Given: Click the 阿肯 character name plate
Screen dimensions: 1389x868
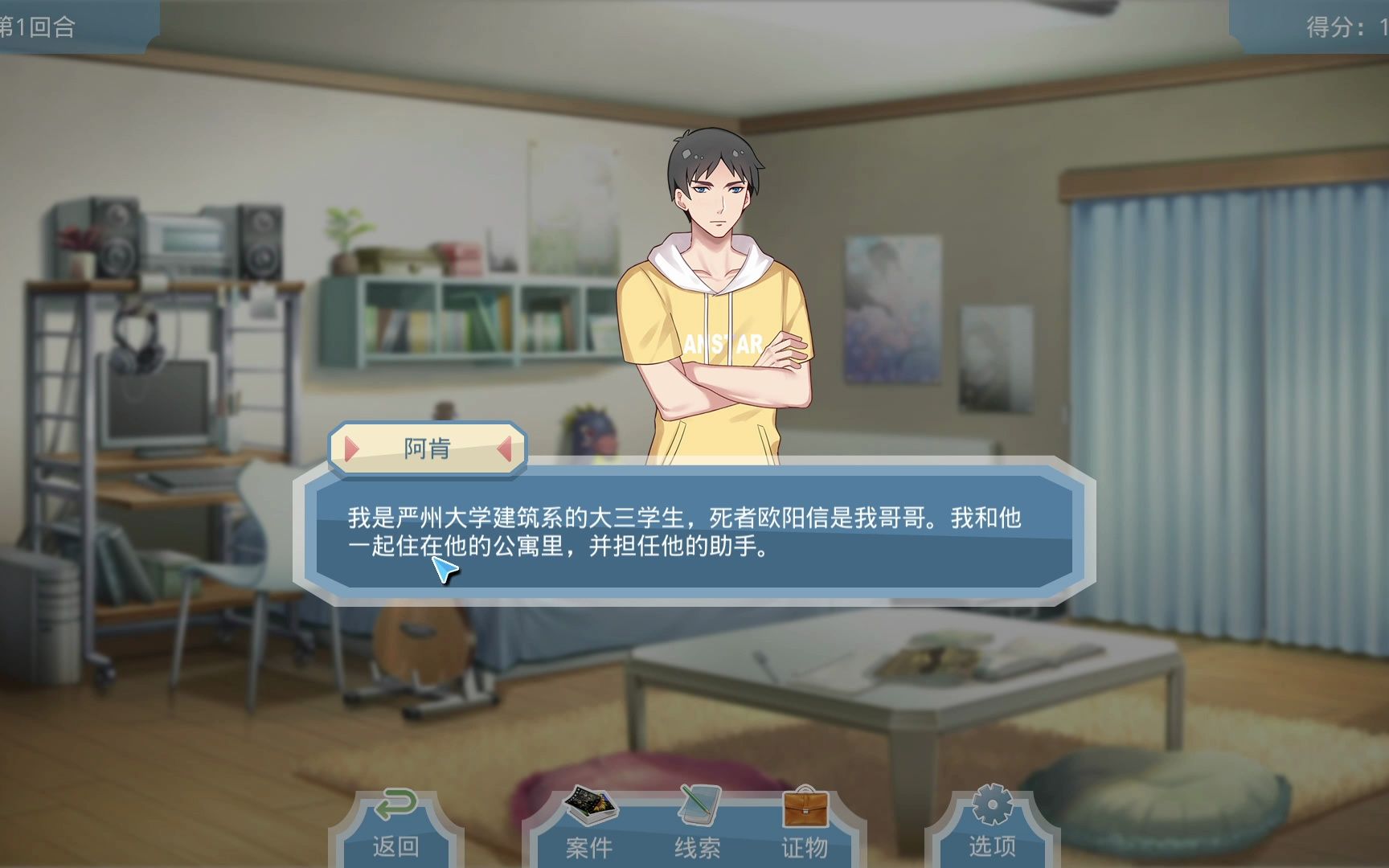Looking at the screenshot, I should 428,450.
